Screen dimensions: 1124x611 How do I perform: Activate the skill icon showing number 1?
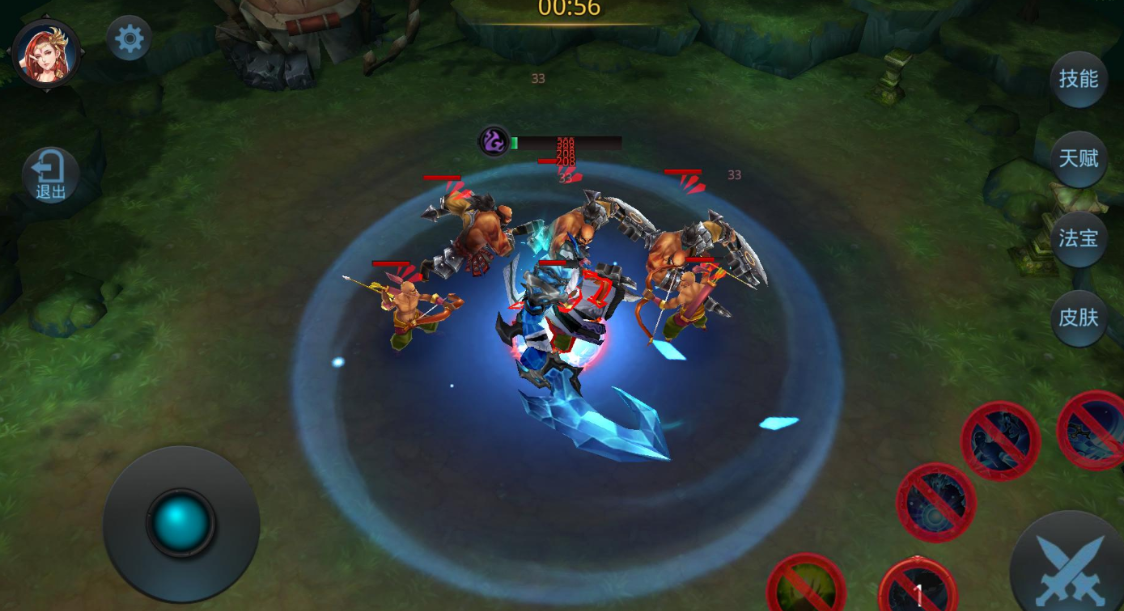coord(918,588)
